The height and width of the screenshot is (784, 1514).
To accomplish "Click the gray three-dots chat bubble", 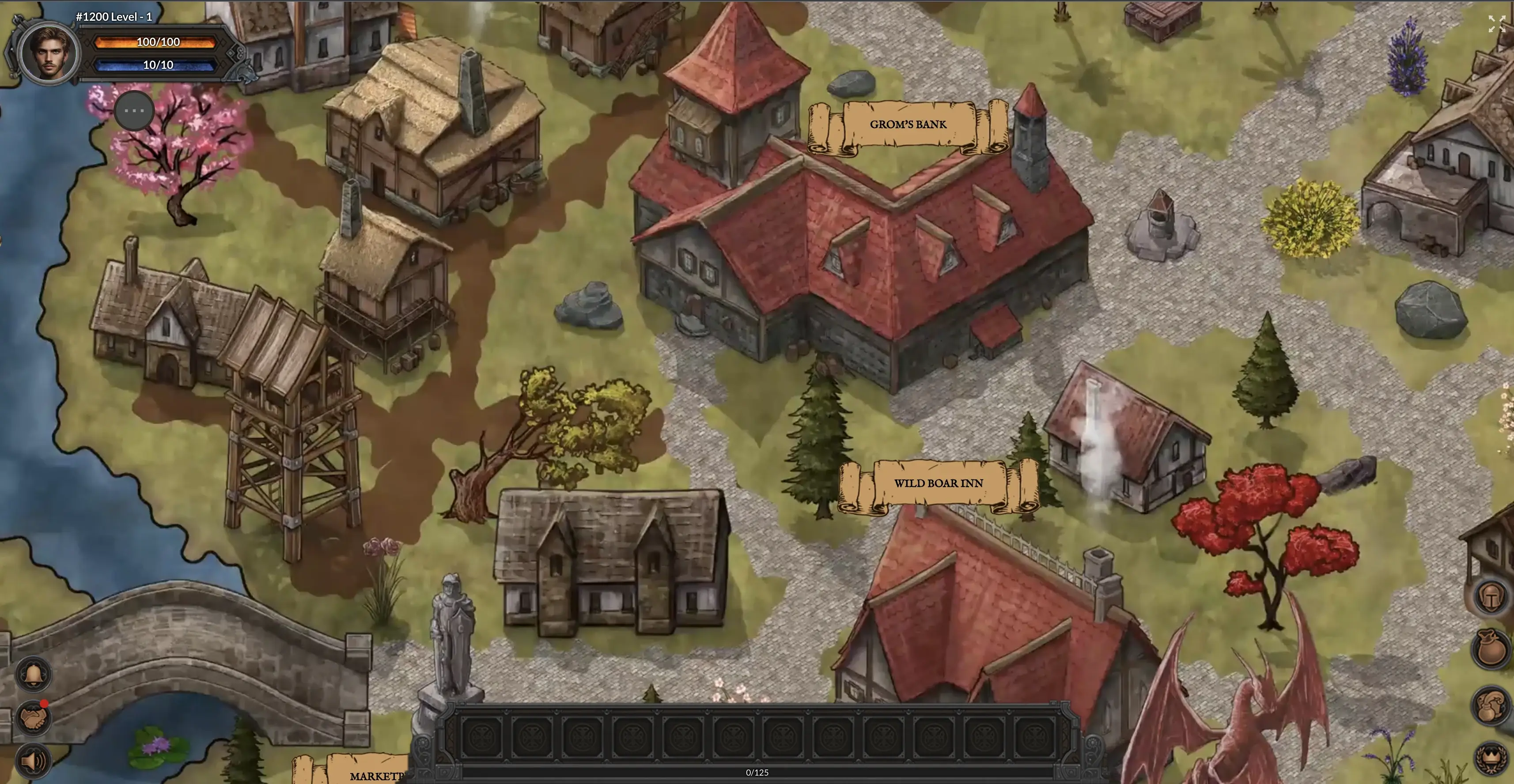I will (x=134, y=110).
